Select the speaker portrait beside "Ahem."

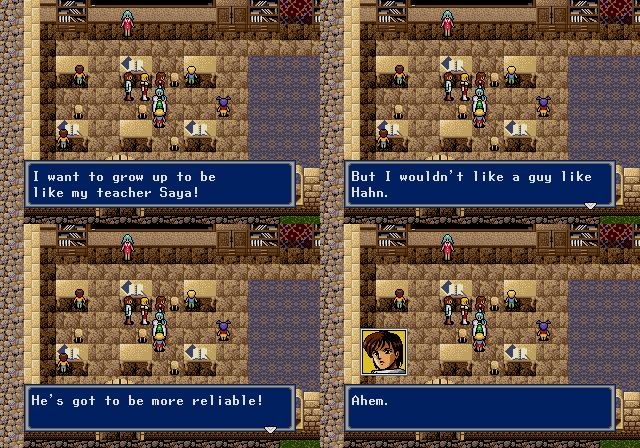384,352
